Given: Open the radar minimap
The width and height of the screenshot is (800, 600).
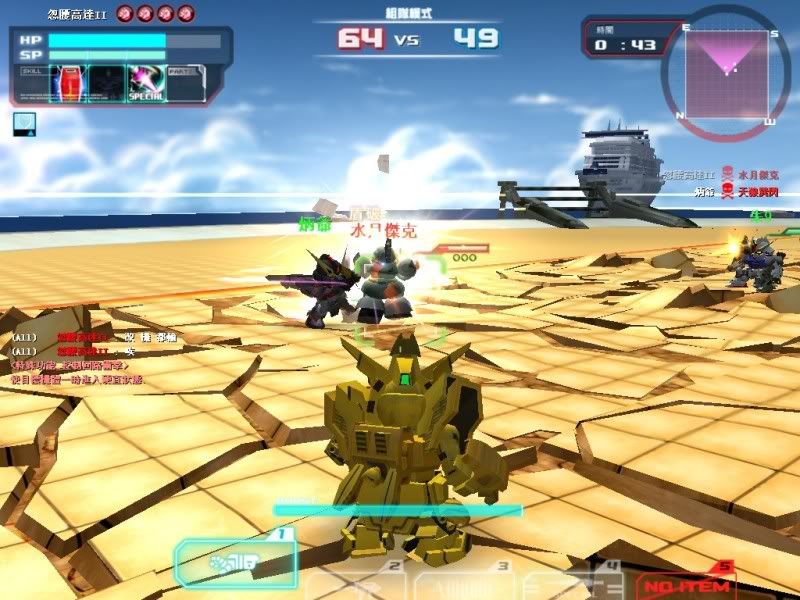Looking at the screenshot, I should tap(727, 68).
